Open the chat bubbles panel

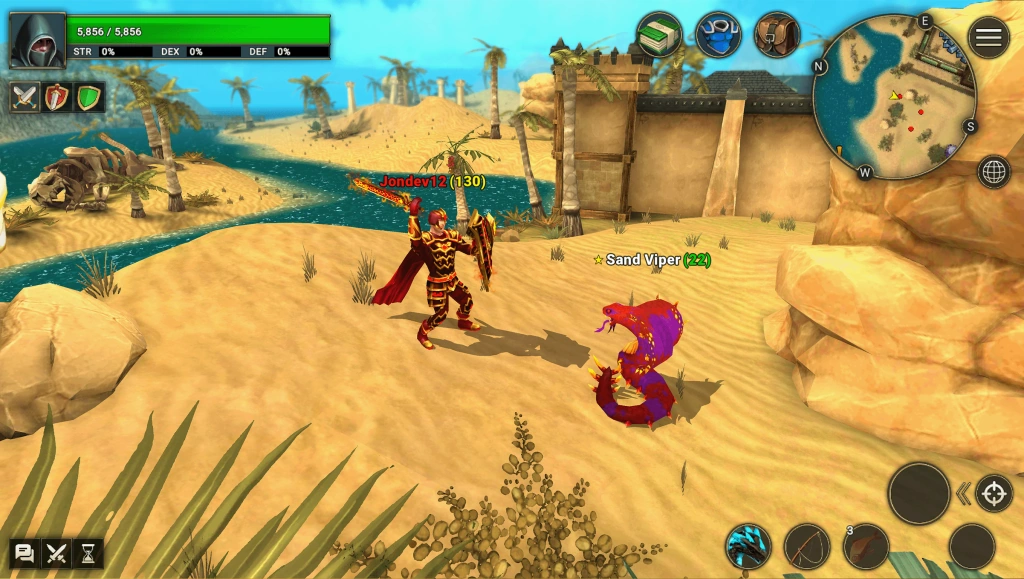tap(24, 553)
